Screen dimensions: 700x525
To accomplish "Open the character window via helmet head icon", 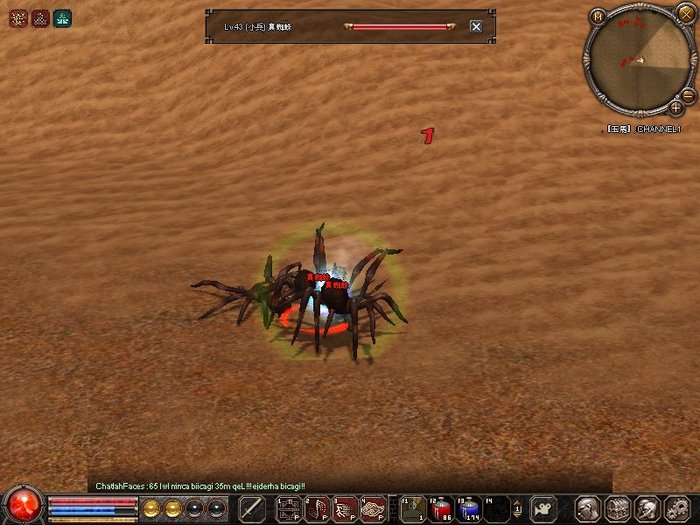I will (590, 509).
